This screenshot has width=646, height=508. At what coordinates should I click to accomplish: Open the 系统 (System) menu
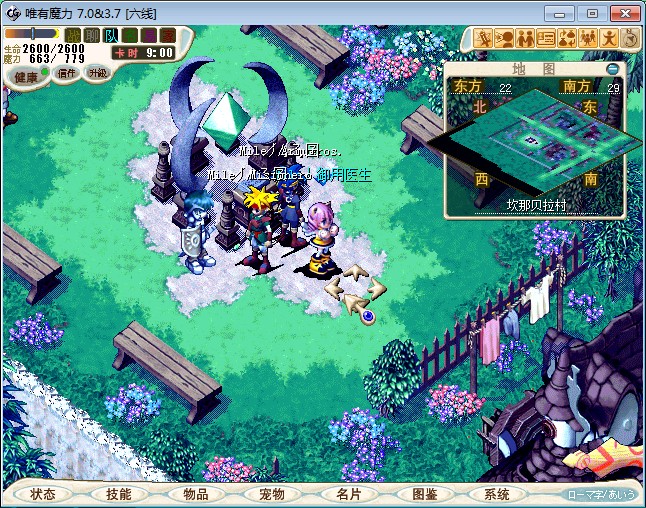click(497, 494)
